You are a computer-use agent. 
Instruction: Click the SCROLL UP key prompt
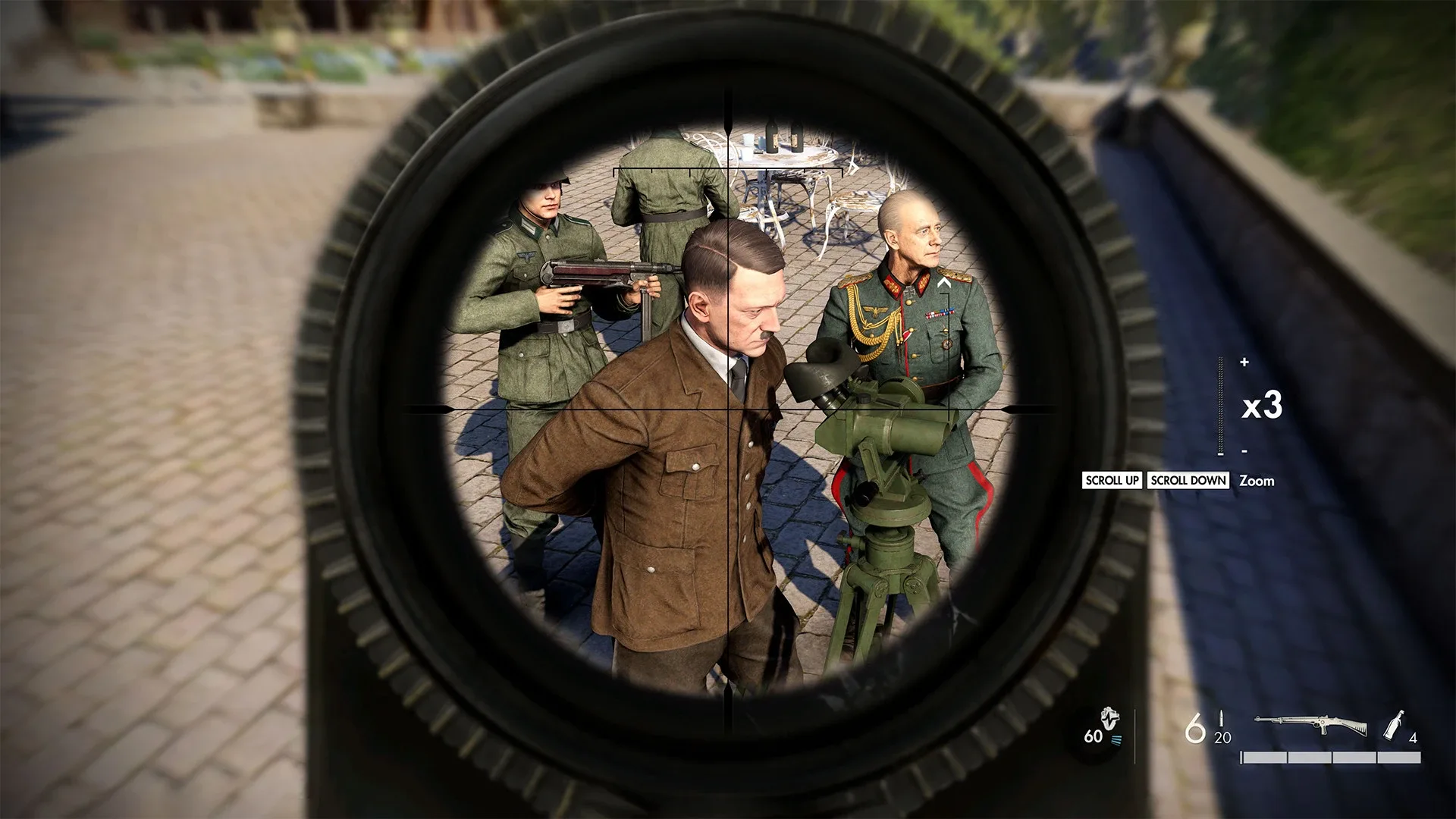1112,480
